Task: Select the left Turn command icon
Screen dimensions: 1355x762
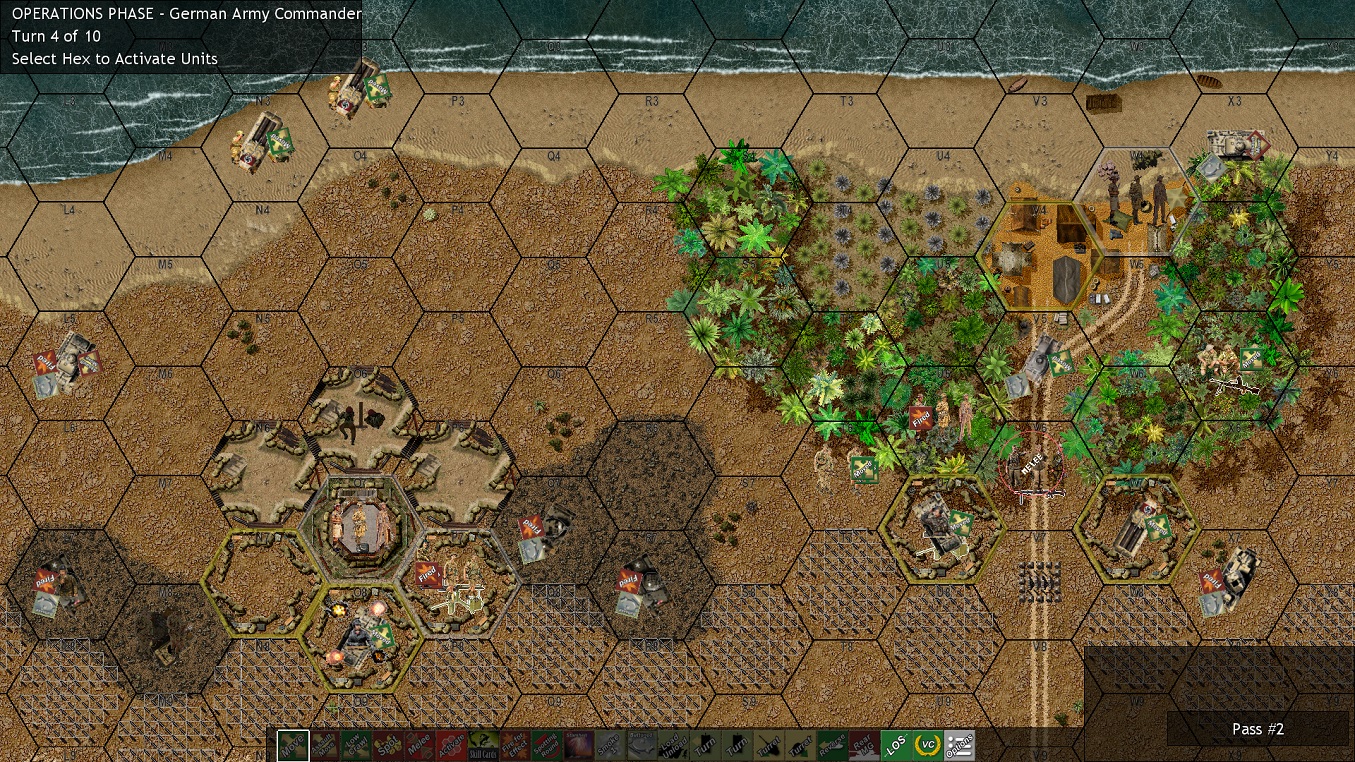Action: (707, 744)
